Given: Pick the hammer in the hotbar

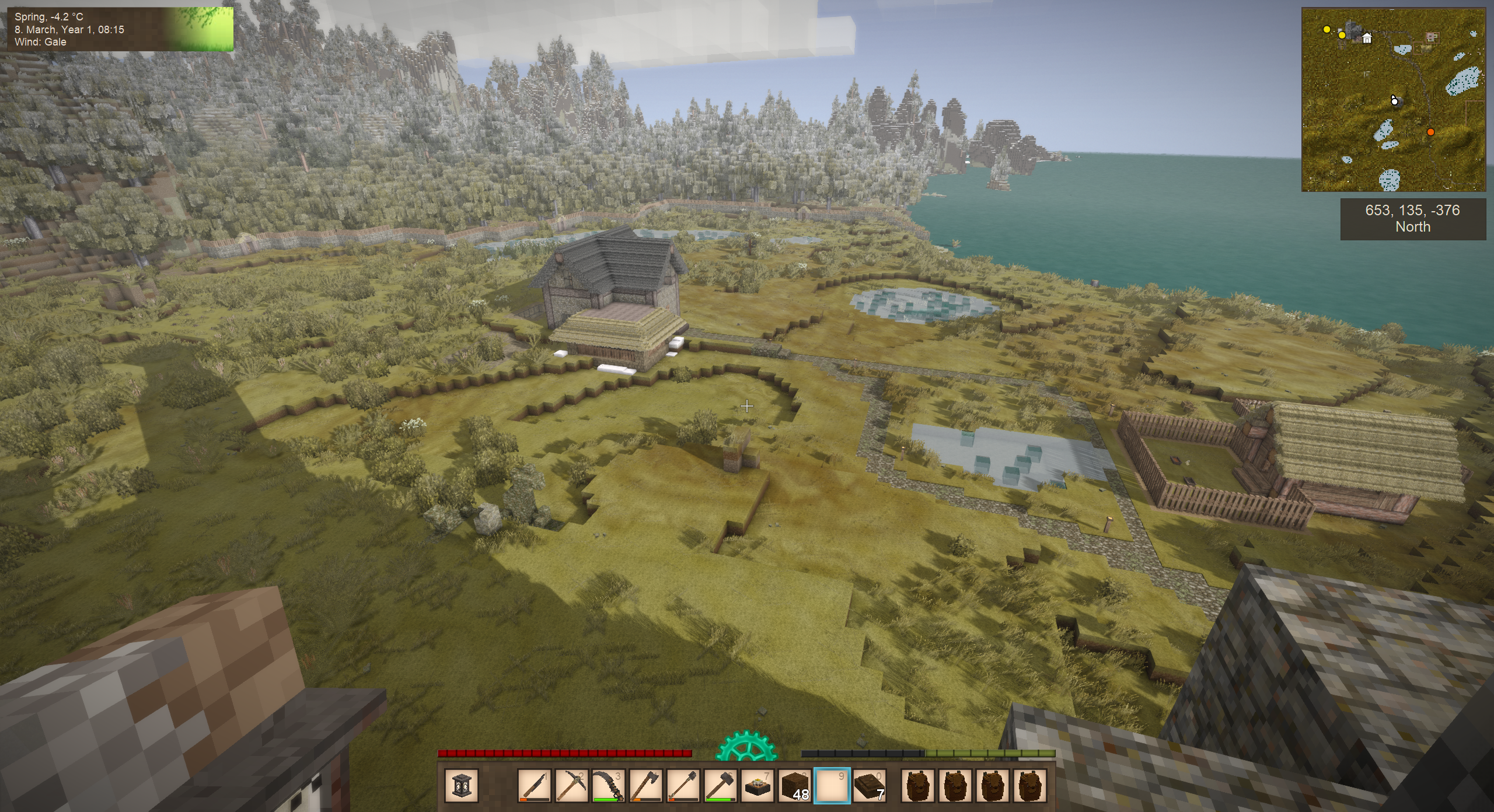Looking at the screenshot, I should point(721,785).
